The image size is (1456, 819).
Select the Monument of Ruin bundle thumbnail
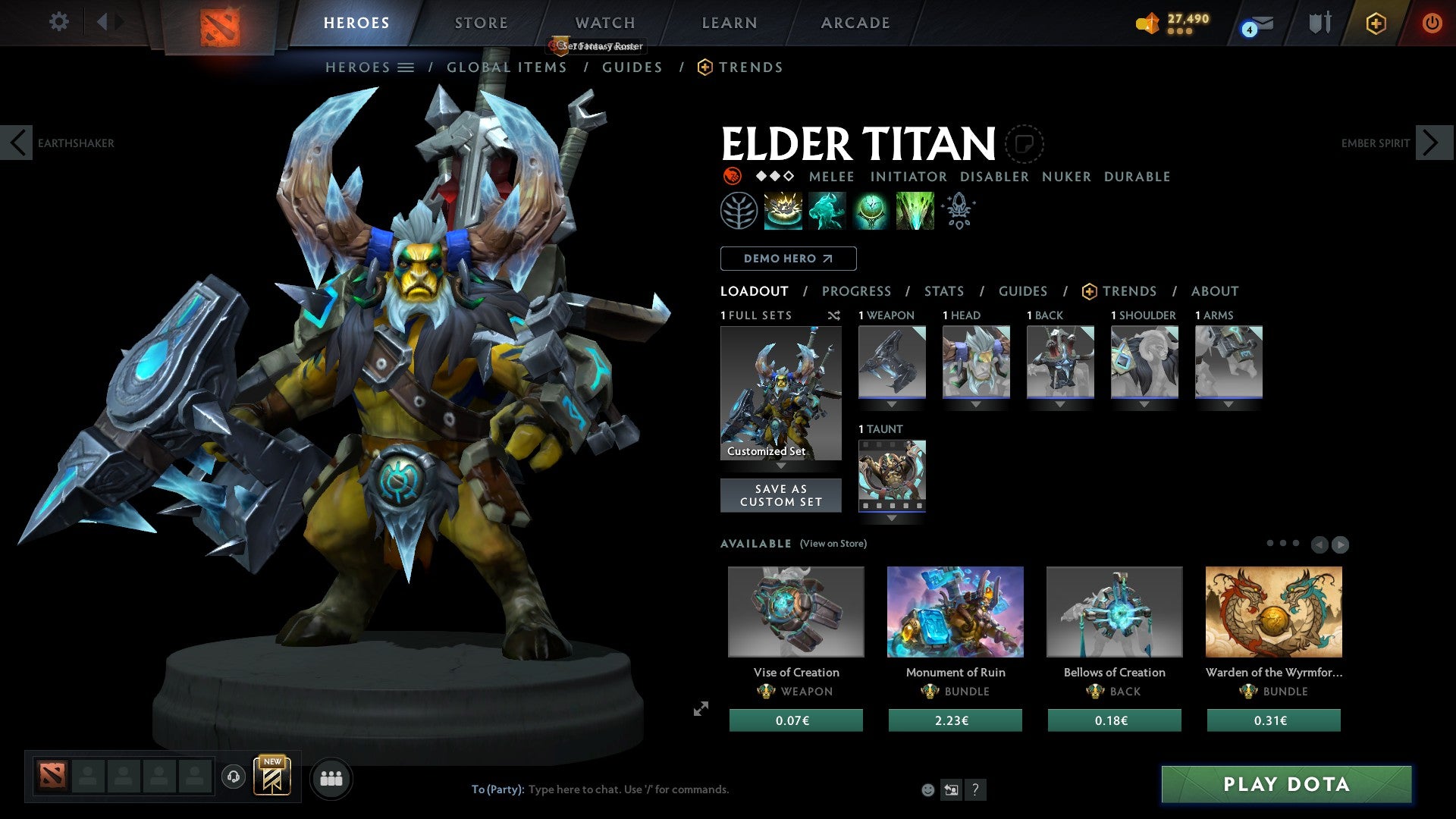coord(955,612)
